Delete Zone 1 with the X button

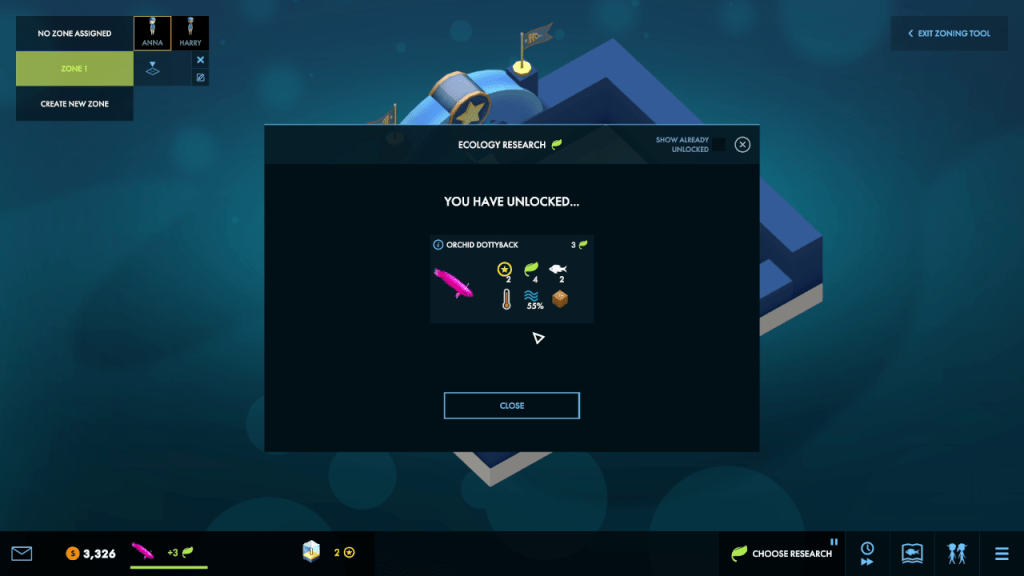200,60
